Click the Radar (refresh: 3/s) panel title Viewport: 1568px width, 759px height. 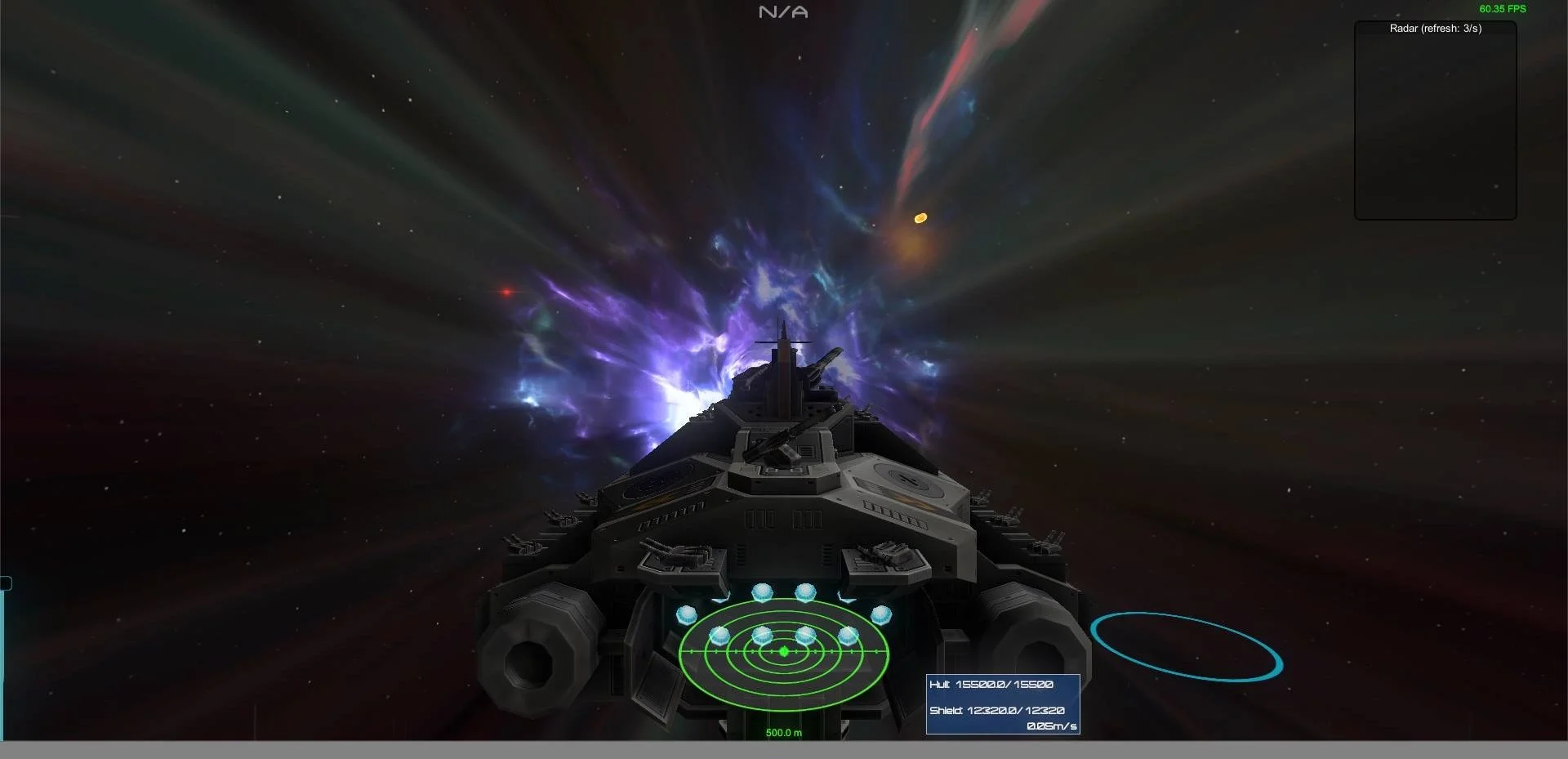(x=1435, y=28)
